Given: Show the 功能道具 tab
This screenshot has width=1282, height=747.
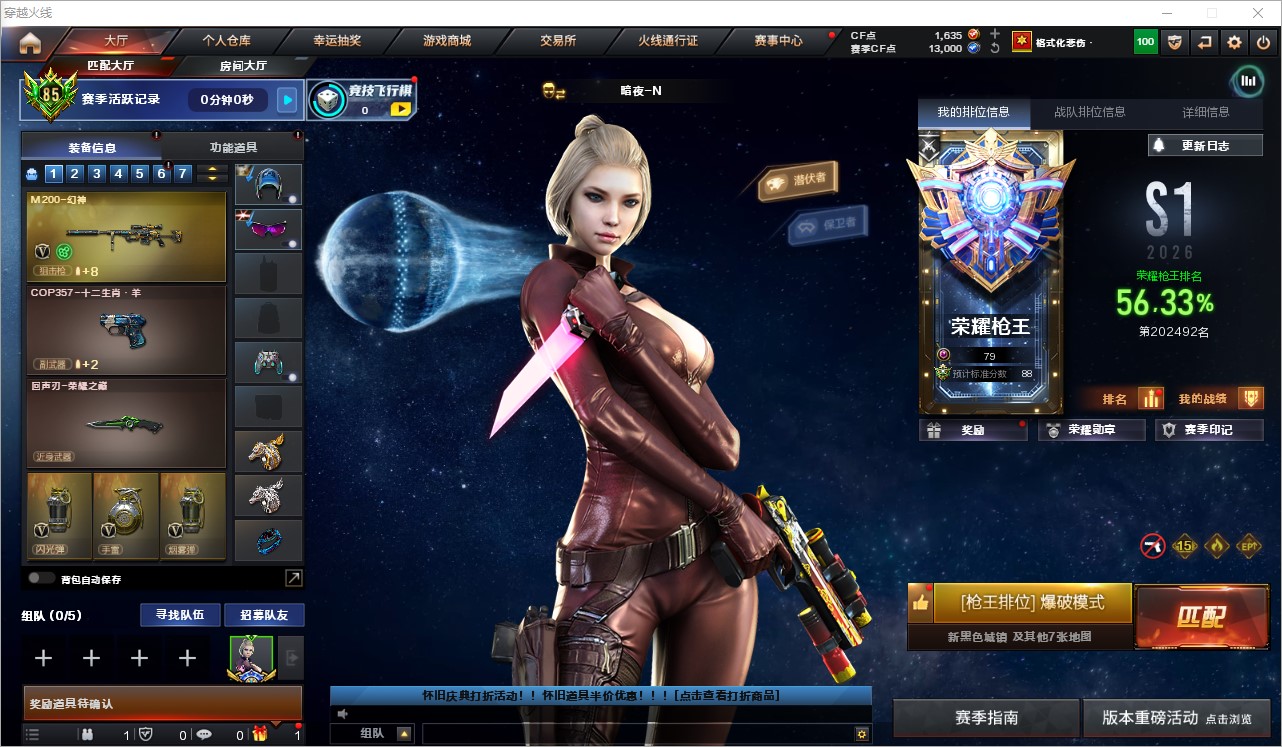Looking at the screenshot, I should [233, 147].
